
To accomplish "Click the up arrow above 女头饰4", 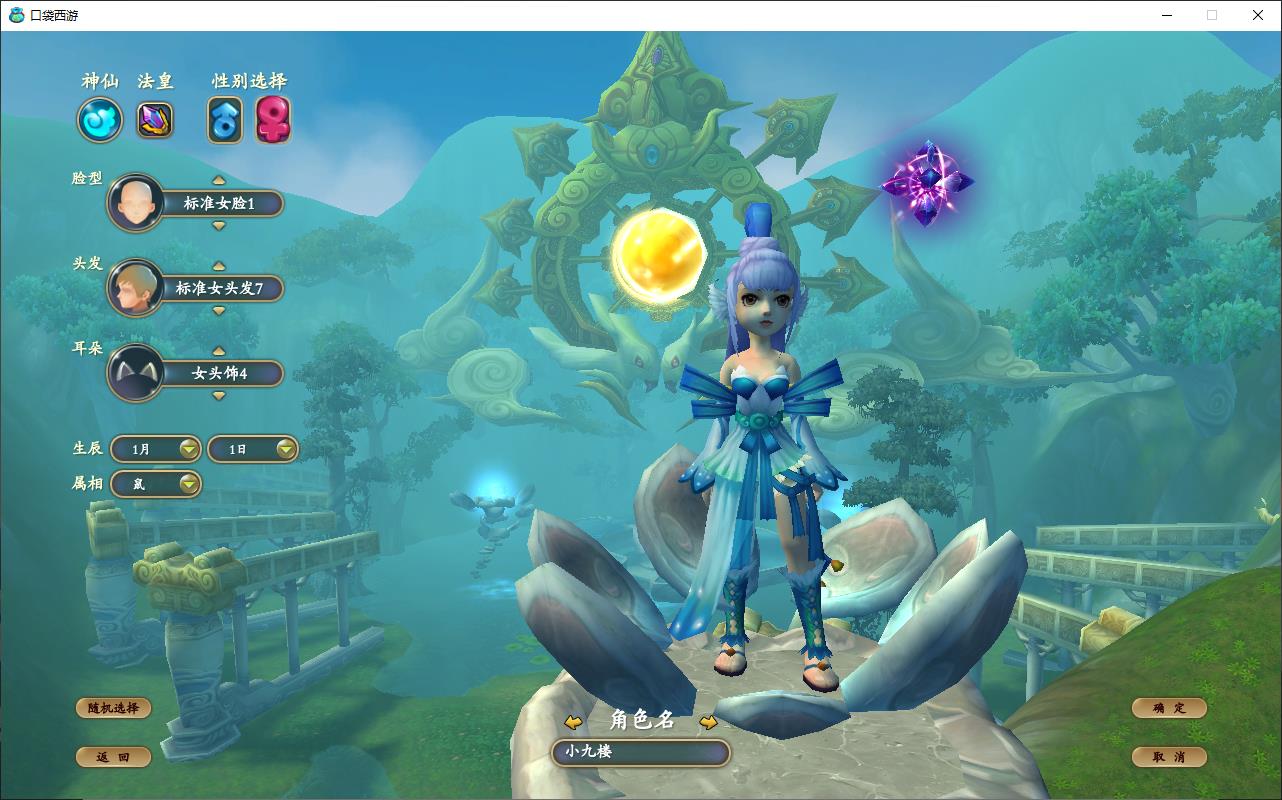I will tap(219, 351).
